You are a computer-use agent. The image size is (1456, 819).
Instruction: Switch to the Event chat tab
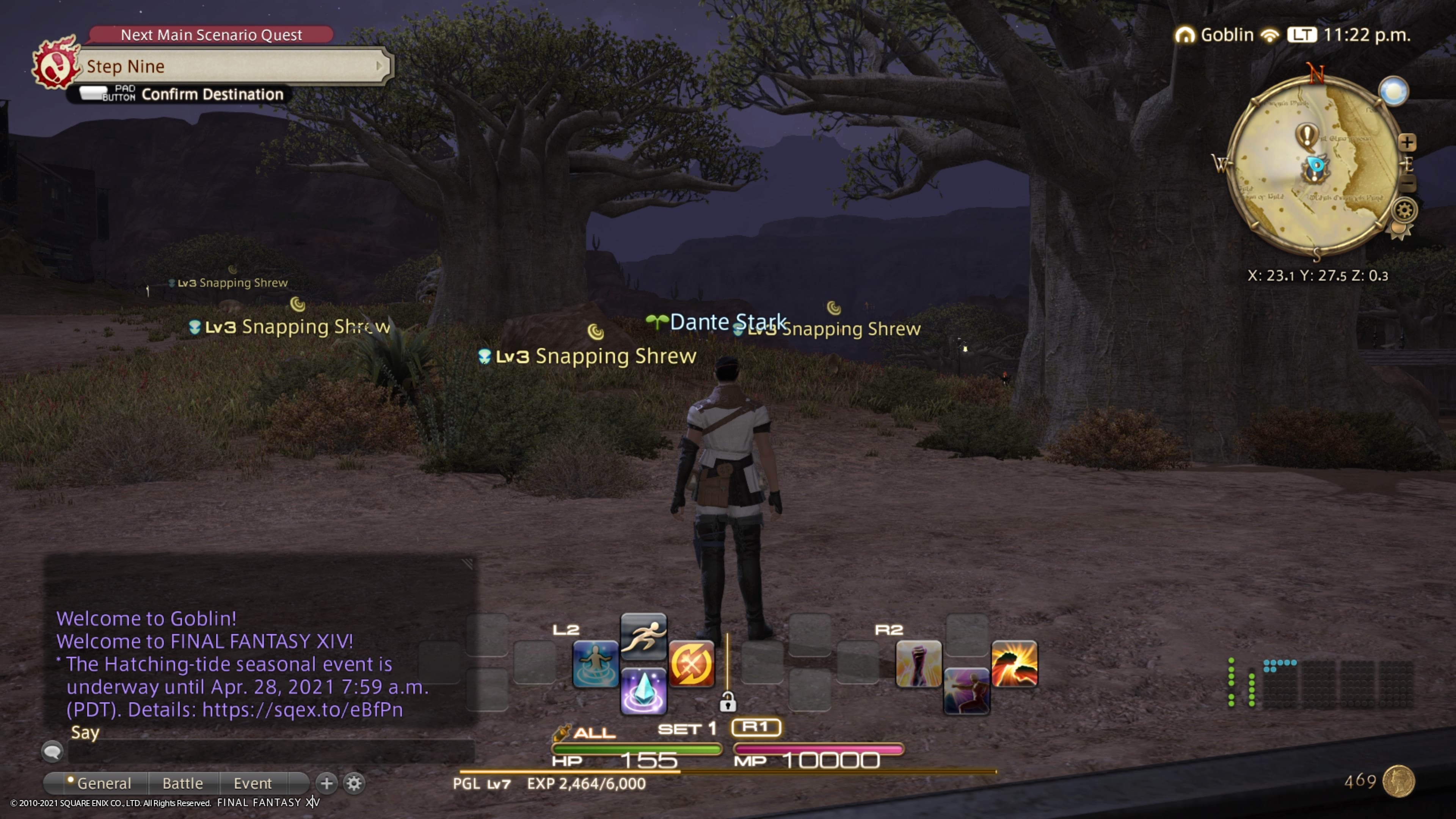coord(253,783)
